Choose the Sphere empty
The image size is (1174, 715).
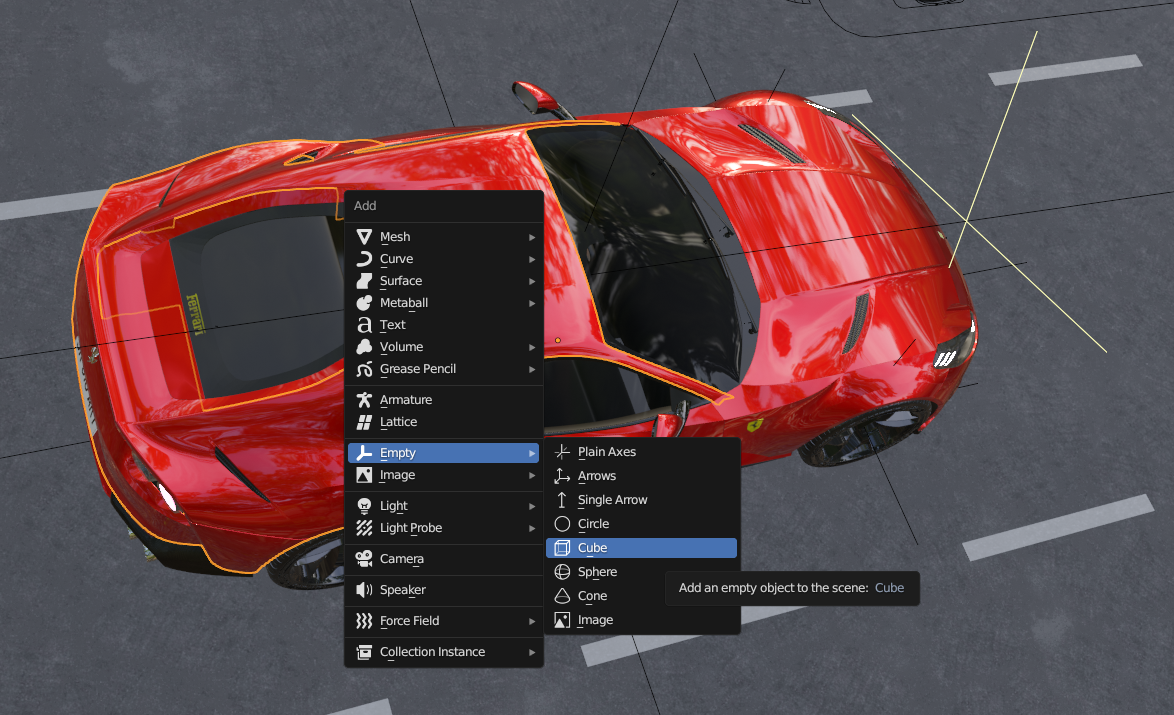[x=597, y=572]
